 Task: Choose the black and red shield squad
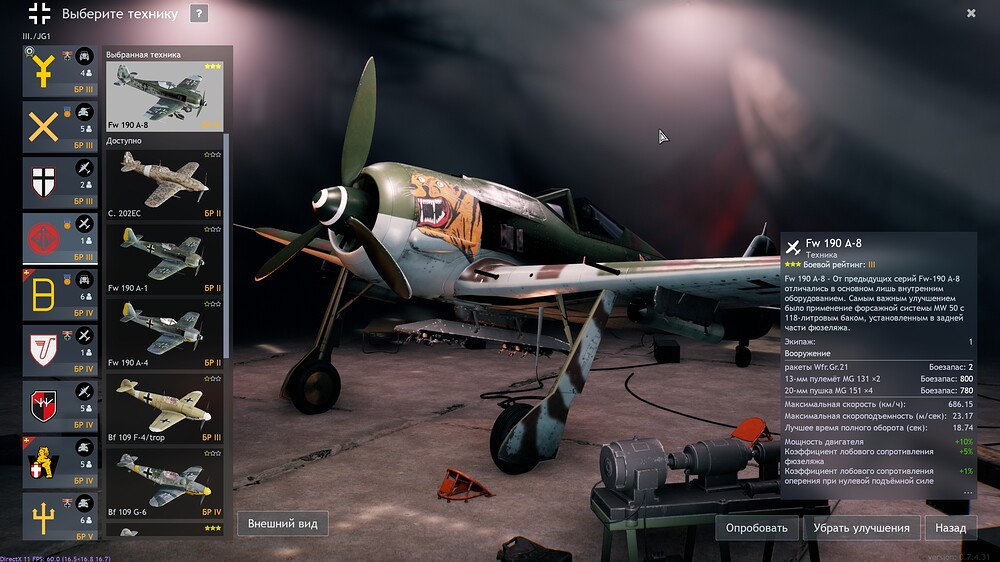61,407
